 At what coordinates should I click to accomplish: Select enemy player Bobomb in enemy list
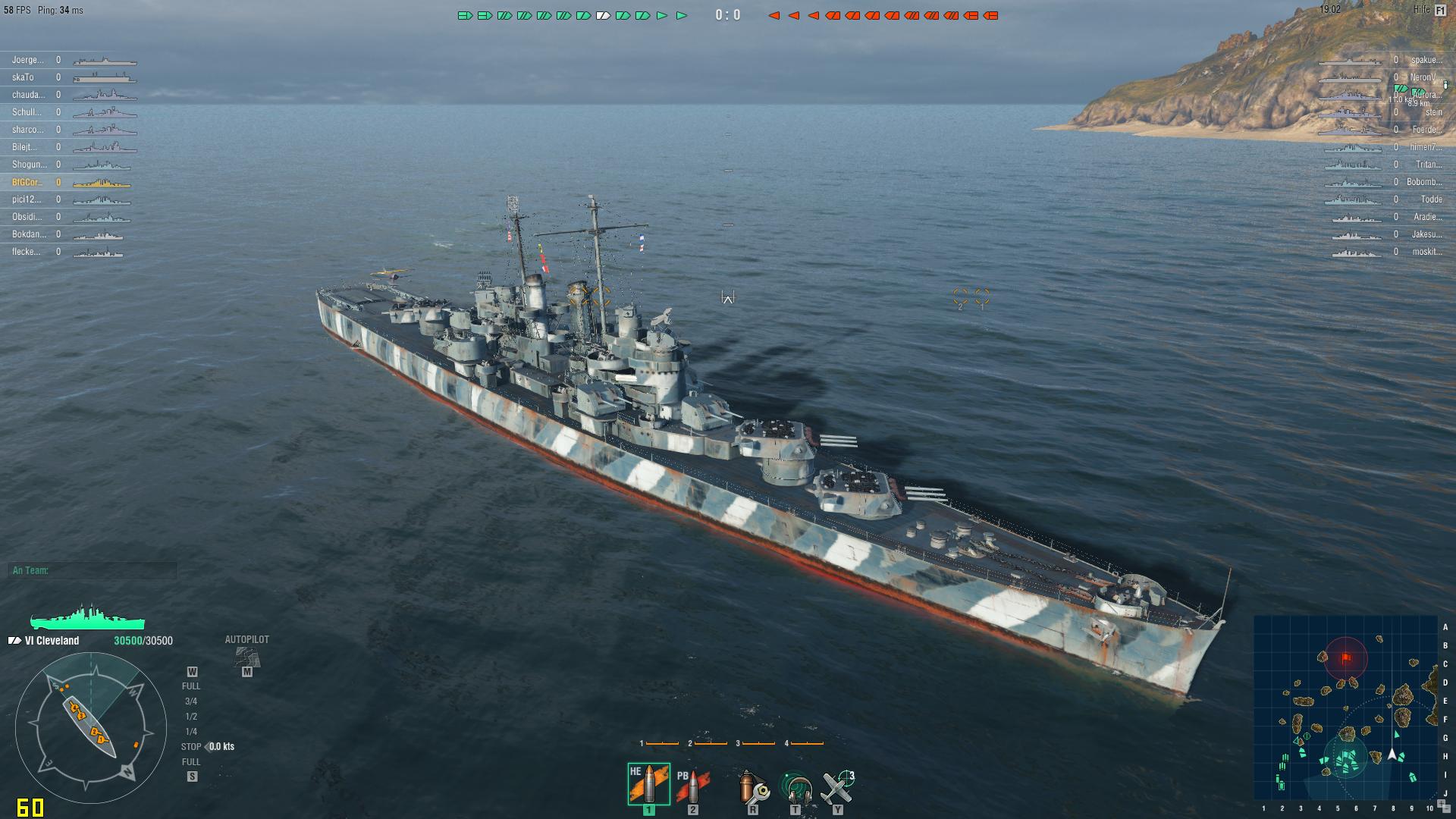point(1423,182)
